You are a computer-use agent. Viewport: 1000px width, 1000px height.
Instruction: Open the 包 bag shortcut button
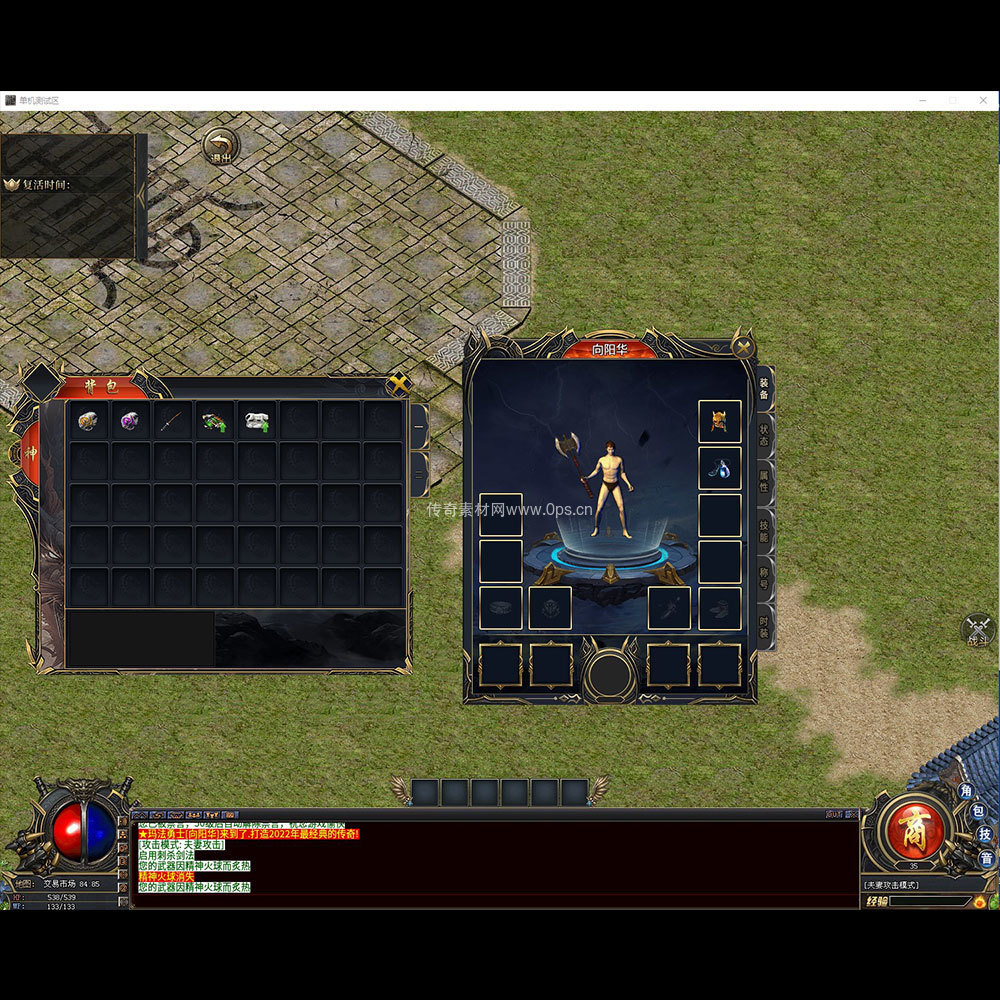click(977, 811)
